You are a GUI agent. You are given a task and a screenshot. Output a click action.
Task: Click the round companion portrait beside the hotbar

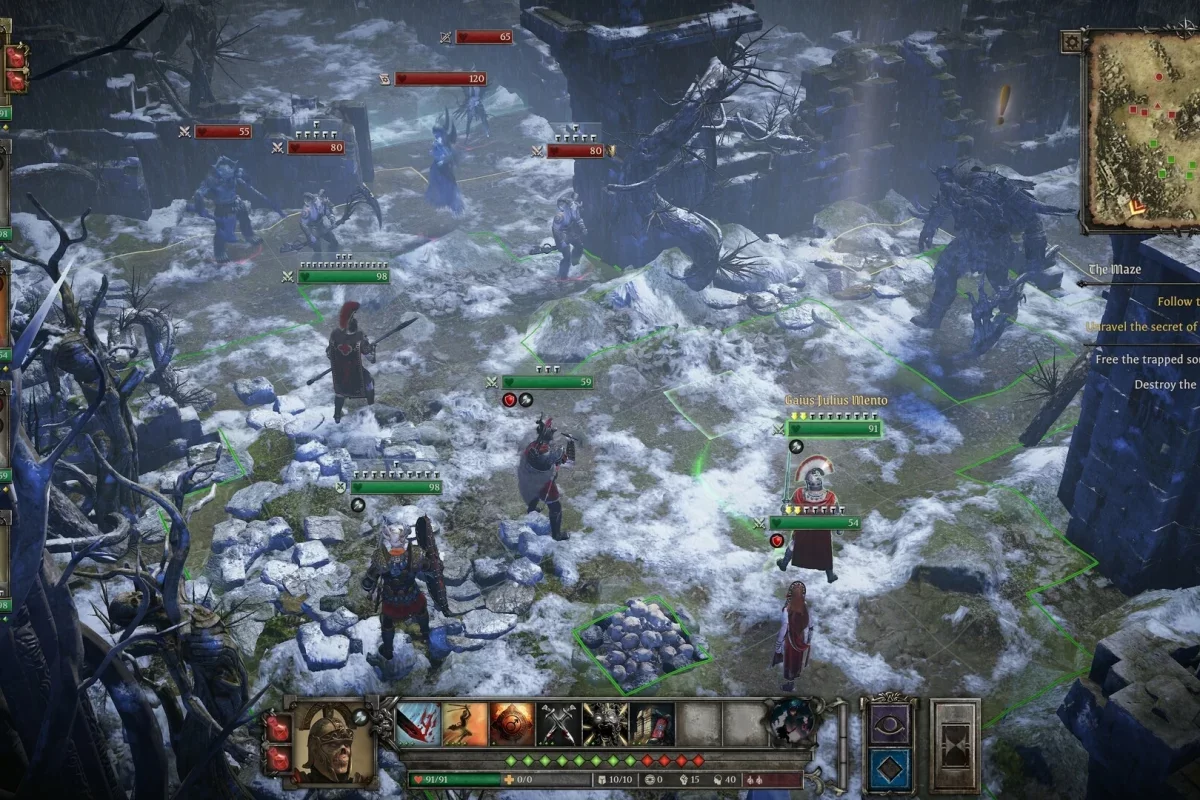click(791, 722)
